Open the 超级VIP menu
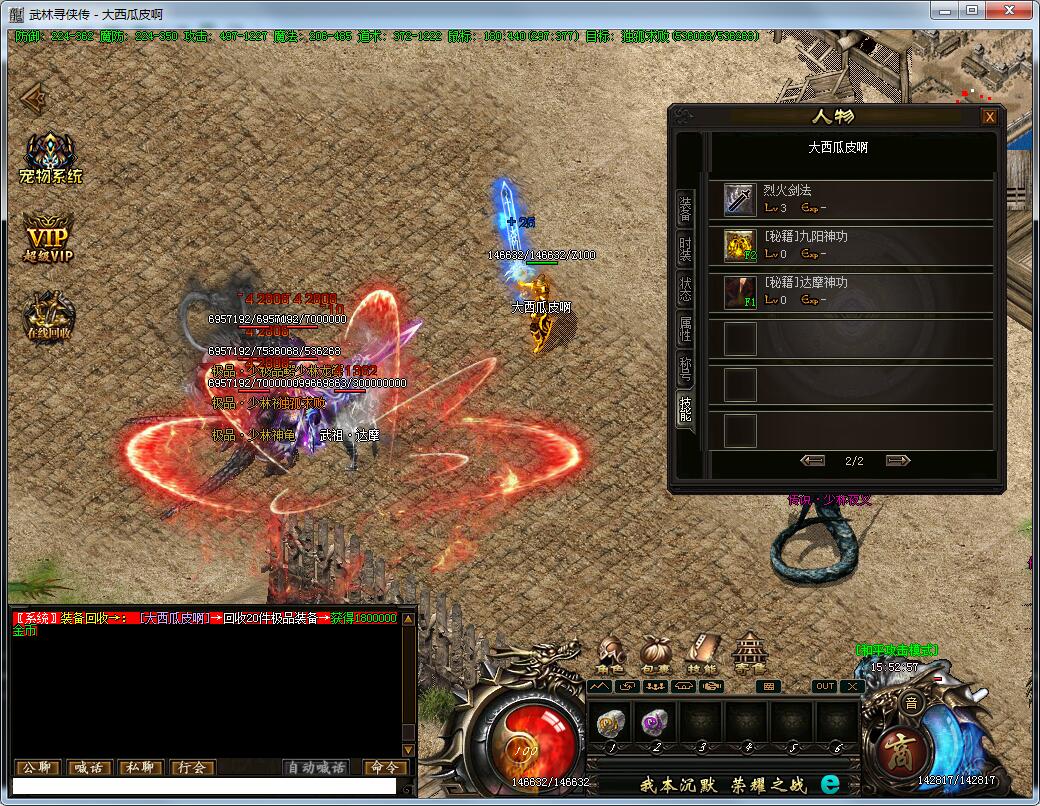Image resolution: width=1040 pixels, height=806 pixels. point(49,240)
